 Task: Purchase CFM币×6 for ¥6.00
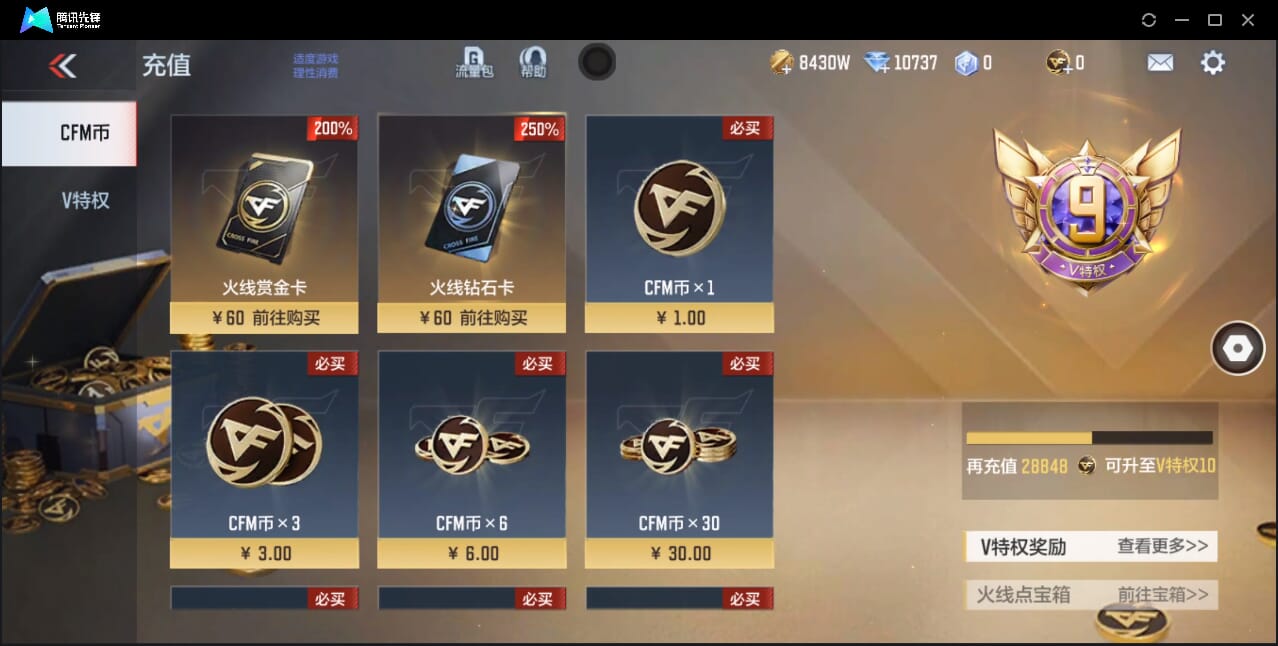pos(471,553)
